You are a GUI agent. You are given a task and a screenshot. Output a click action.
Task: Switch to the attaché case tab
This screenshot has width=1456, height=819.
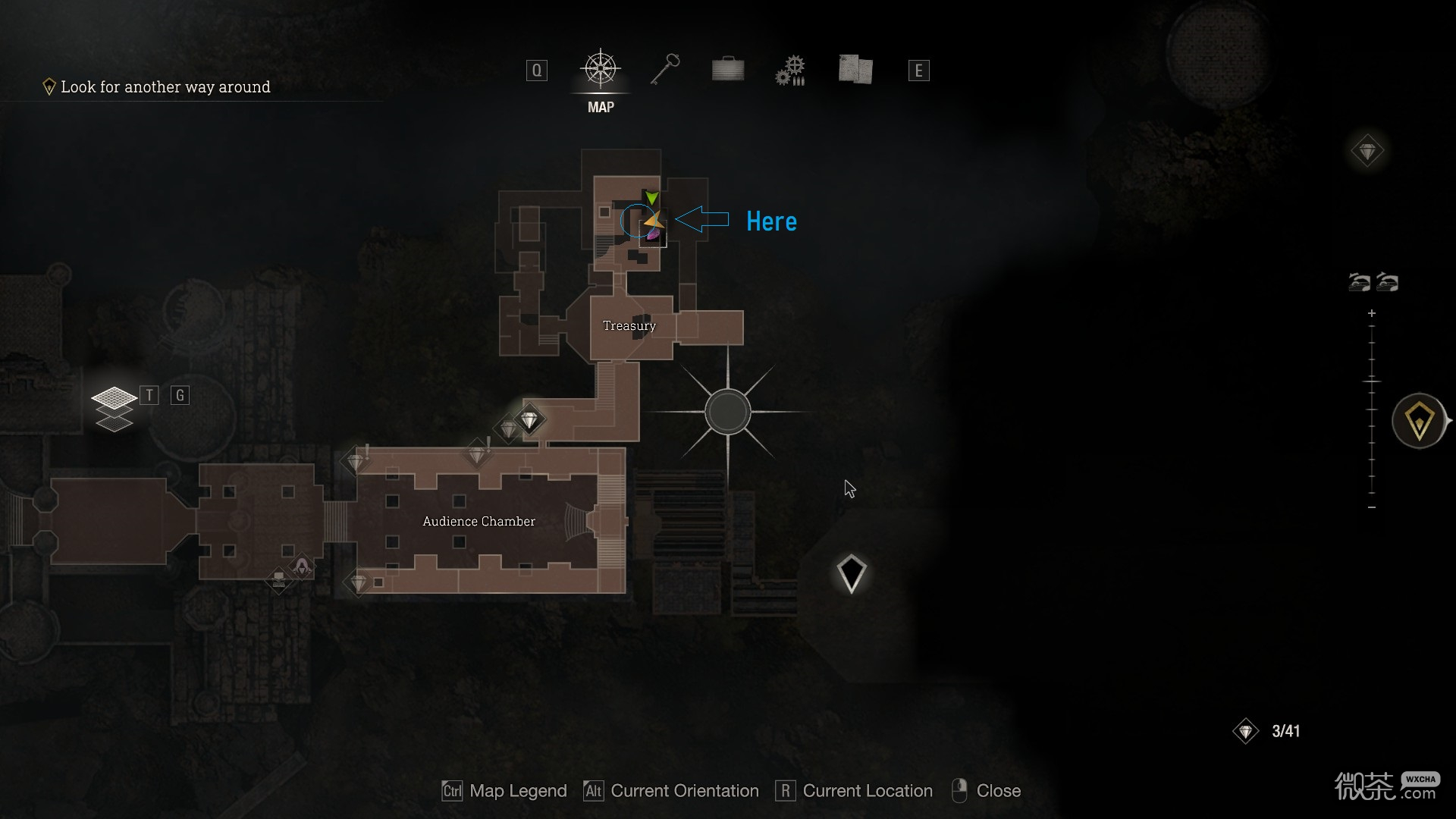pyautogui.click(x=728, y=71)
